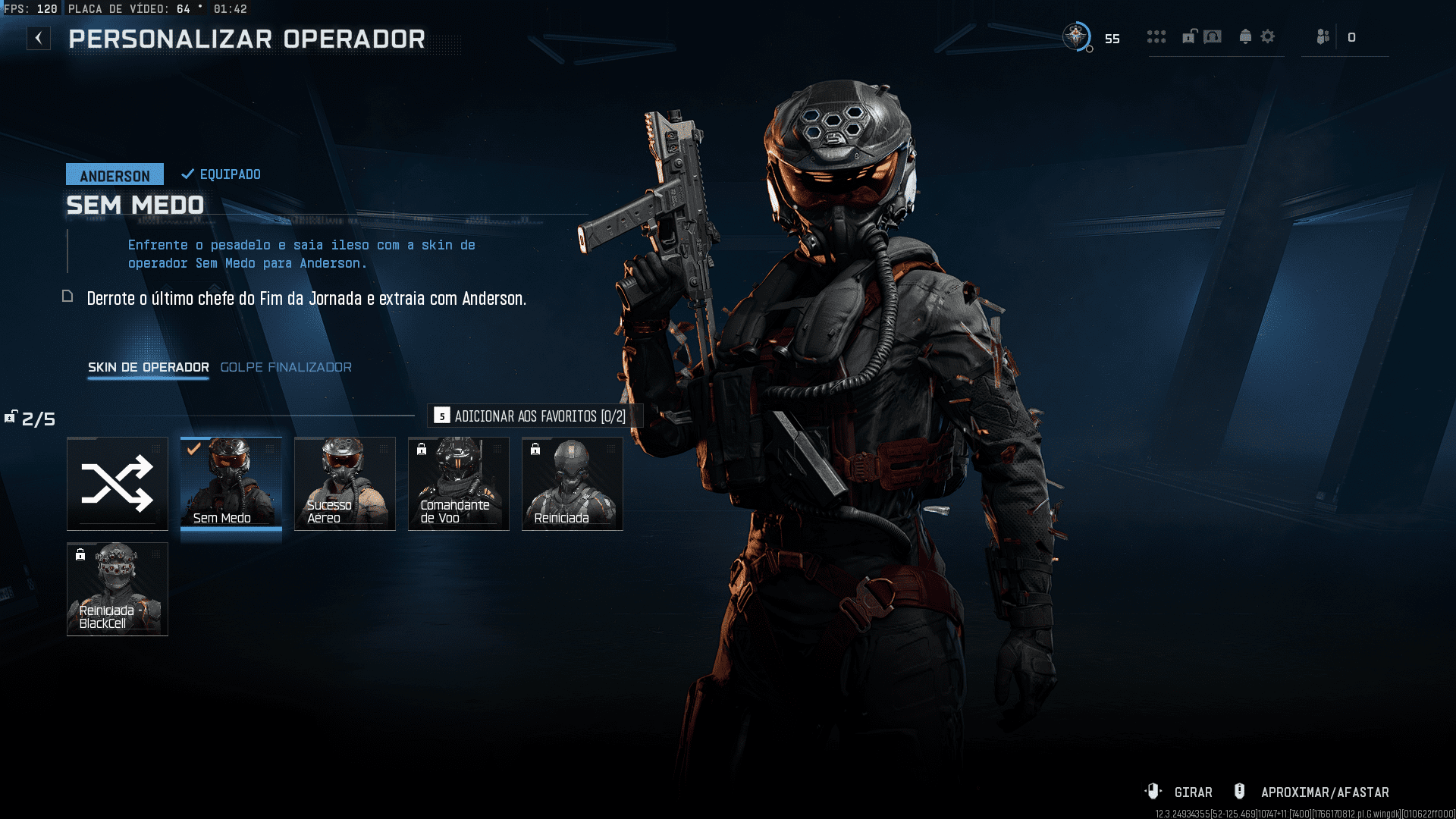
Task: Select the locked Reiniciada skin
Action: click(573, 484)
